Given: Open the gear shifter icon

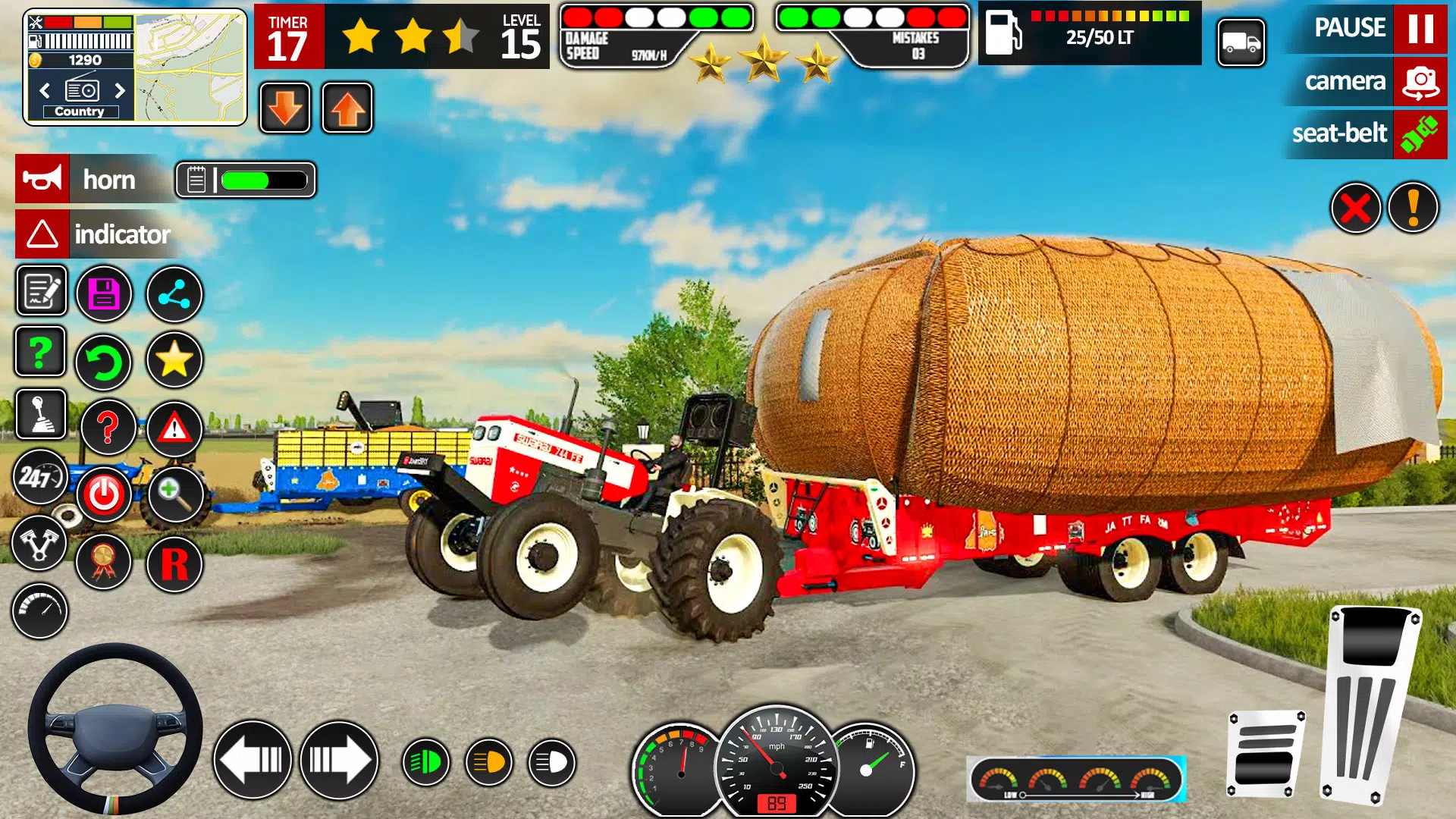Looking at the screenshot, I should pos(40,416).
